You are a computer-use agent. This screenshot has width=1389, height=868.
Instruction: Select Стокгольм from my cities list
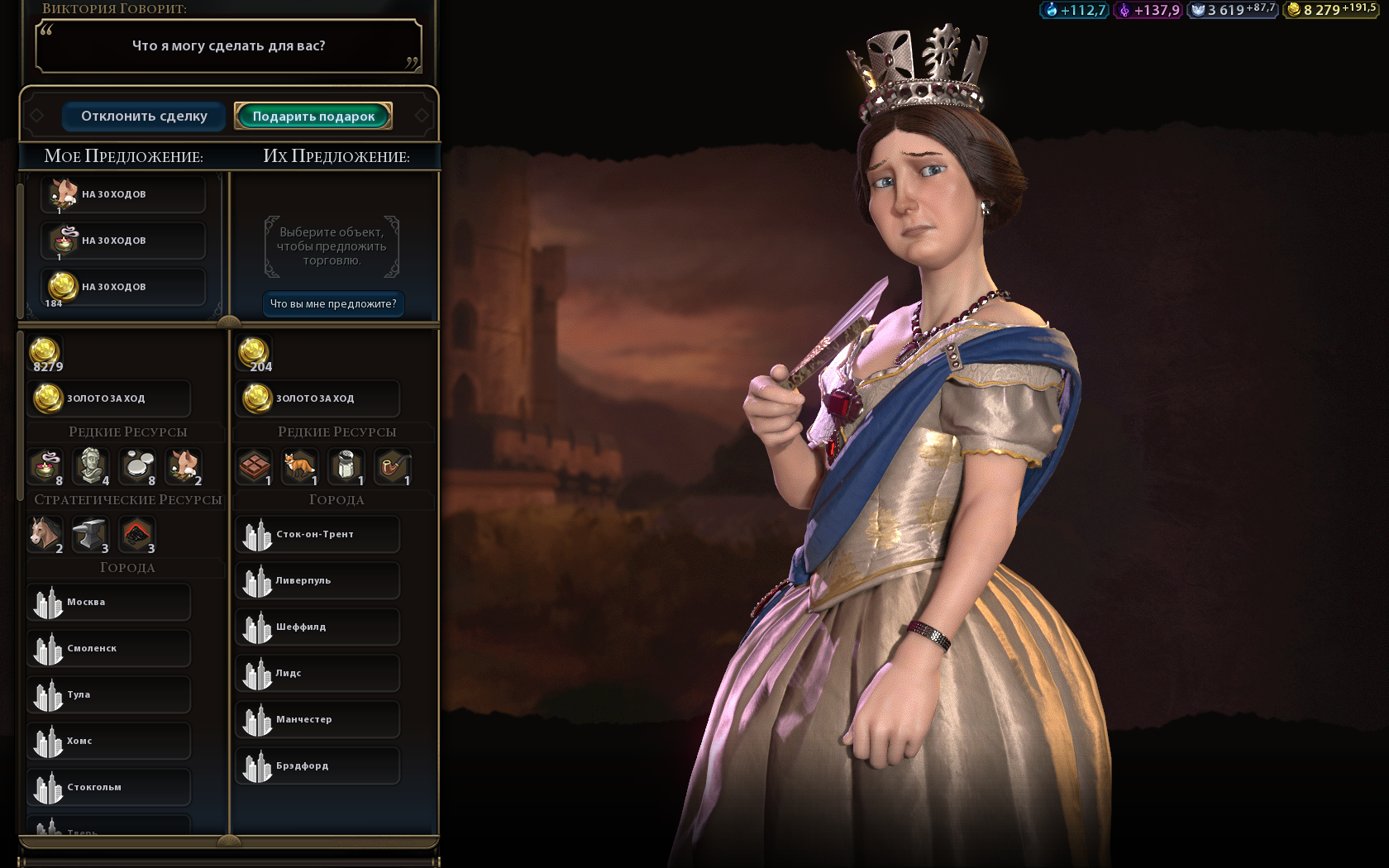(109, 787)
